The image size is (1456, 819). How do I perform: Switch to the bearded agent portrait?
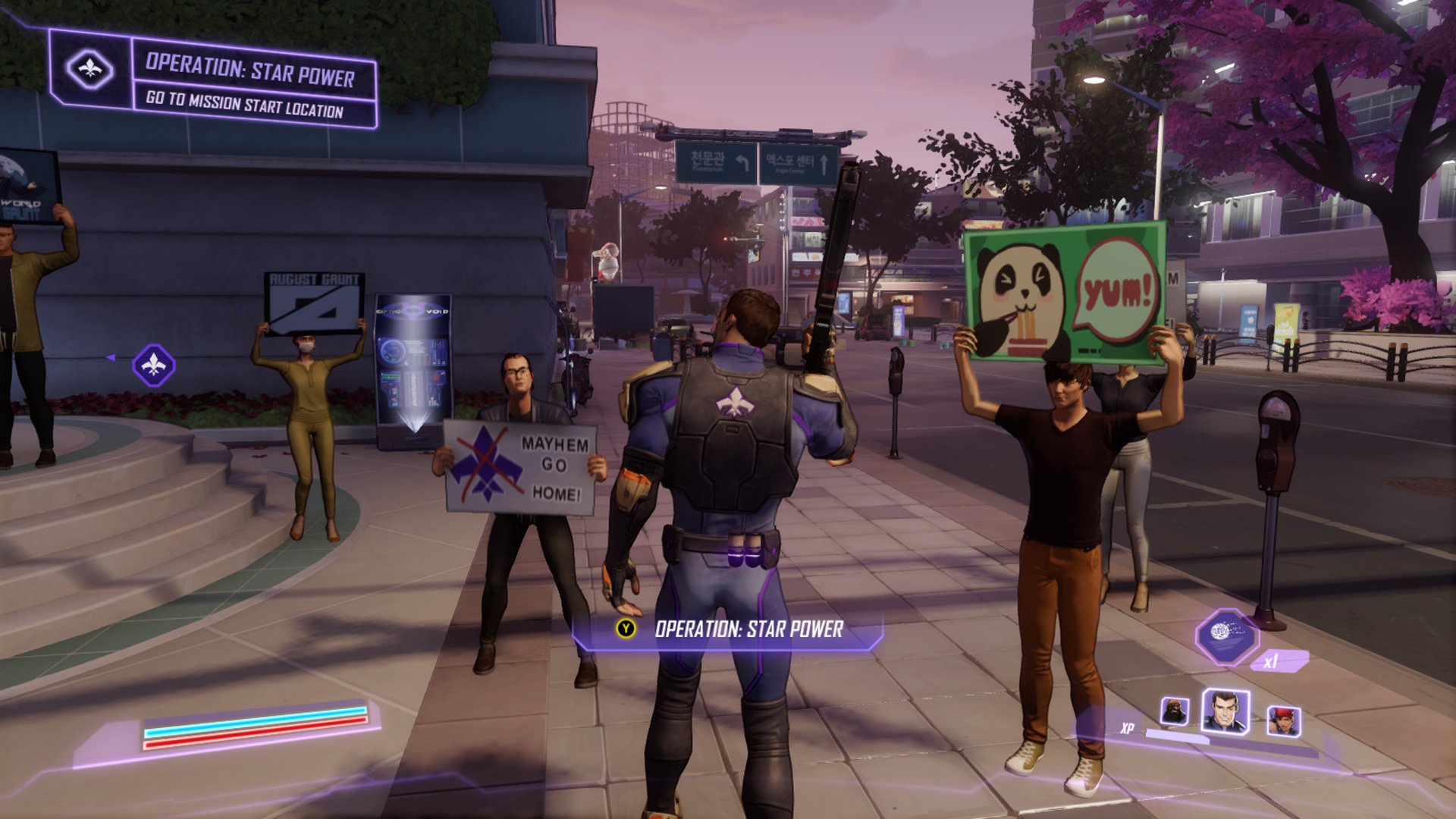pyautogui.click(x=1174, y=713)
